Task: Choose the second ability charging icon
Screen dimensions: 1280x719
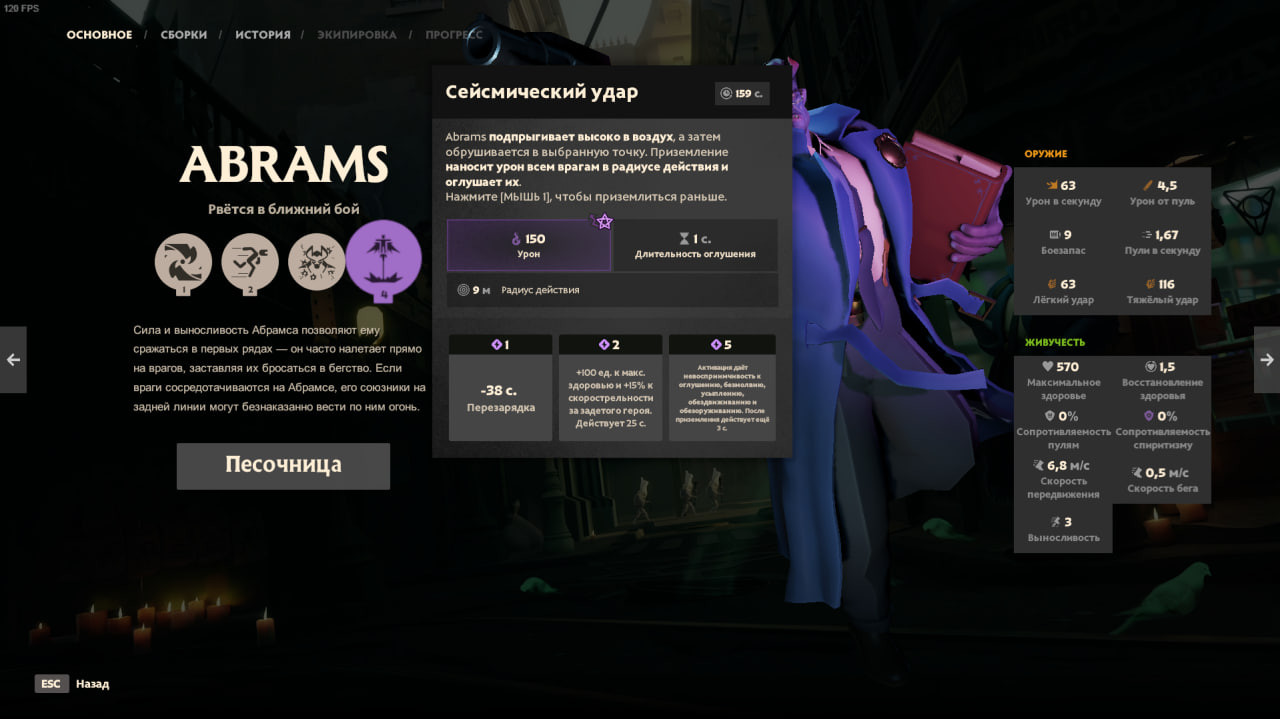Action: pos(250,262)
